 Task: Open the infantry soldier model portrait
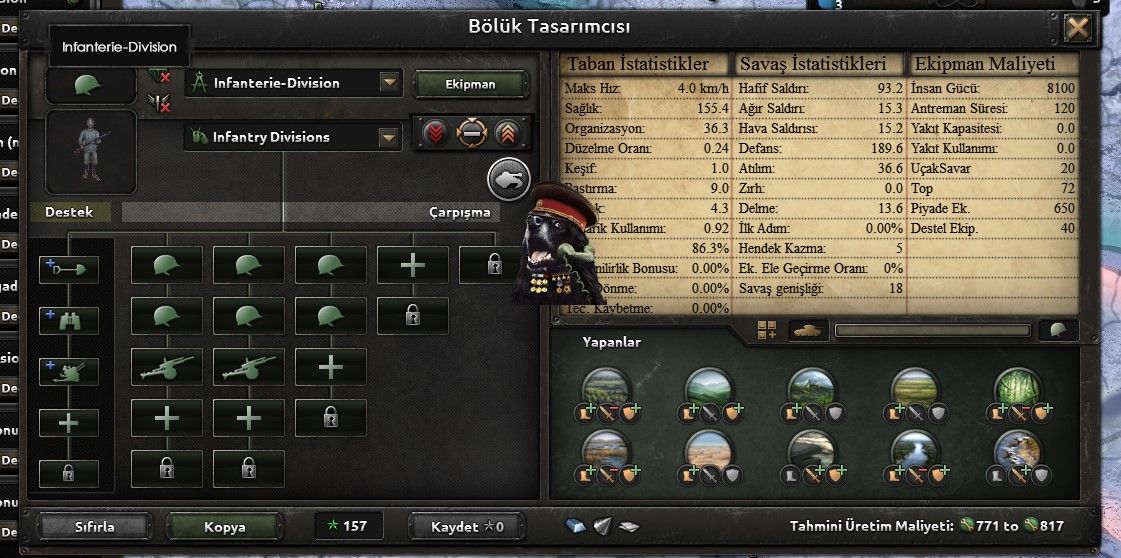pyautogui.click(x=90, y=152)
